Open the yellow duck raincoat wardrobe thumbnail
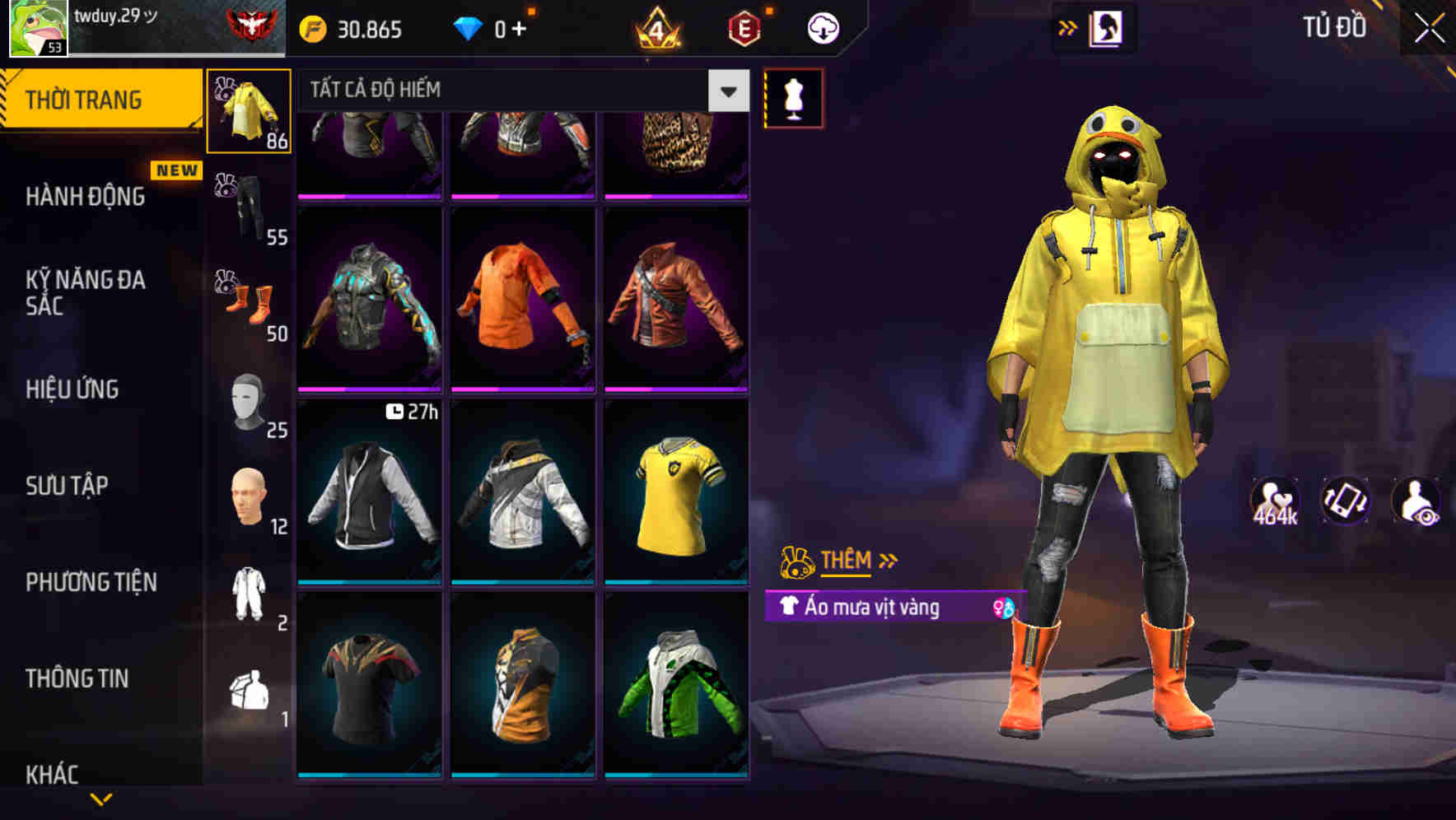 (248, 111)
